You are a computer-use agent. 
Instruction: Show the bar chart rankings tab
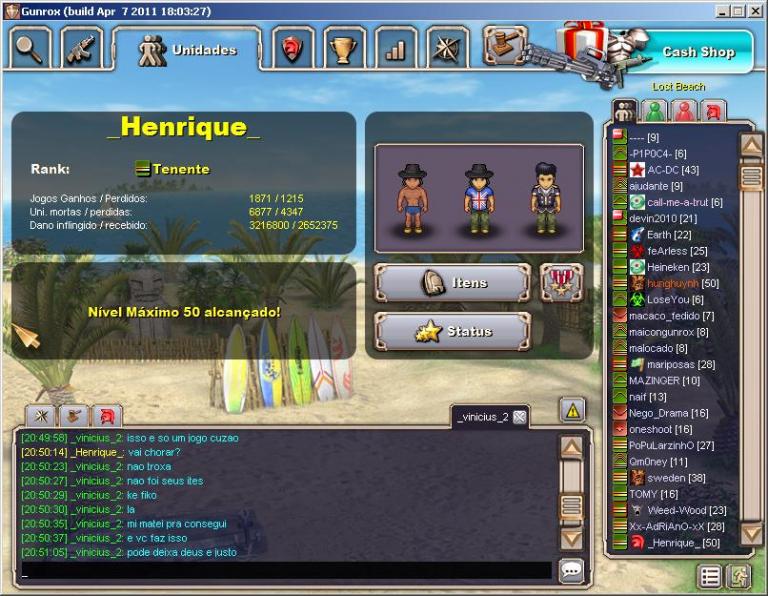[x=396, y=49]
